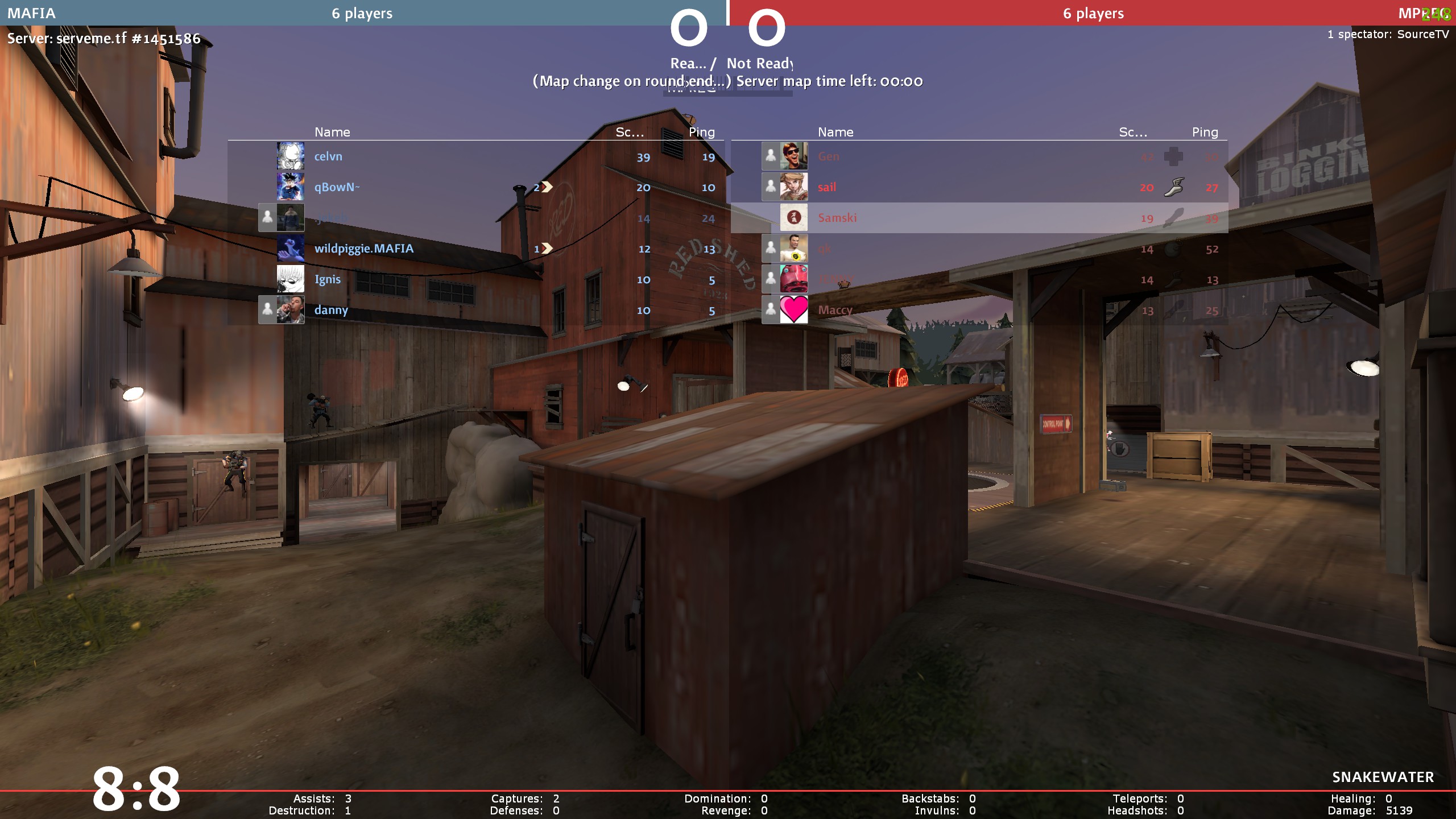This screenshot has width=1456, height=819.
Task: Select player Gen on the red team
Action: point(829,156)
